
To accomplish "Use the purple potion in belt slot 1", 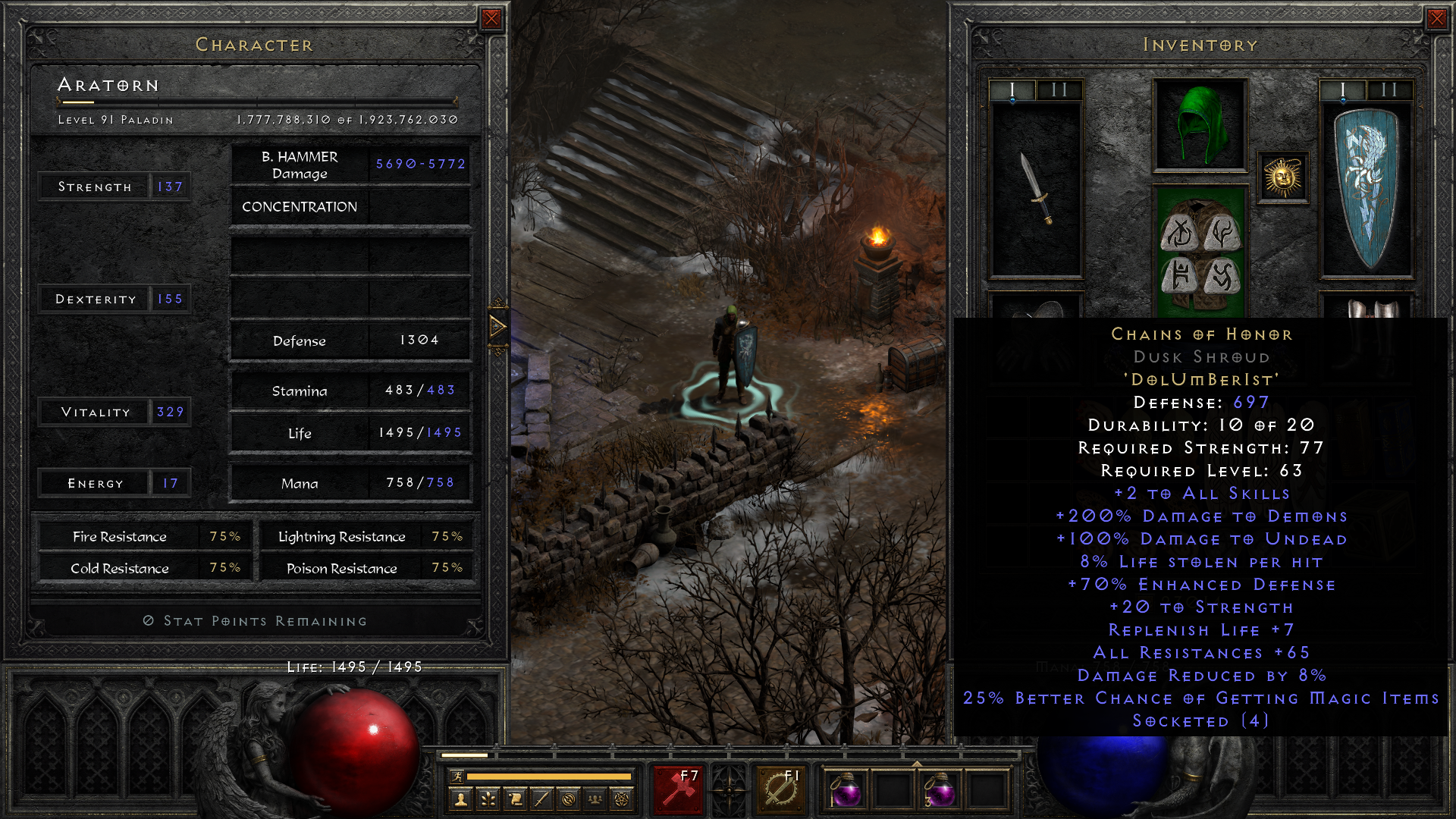I will tap(846, 791).
